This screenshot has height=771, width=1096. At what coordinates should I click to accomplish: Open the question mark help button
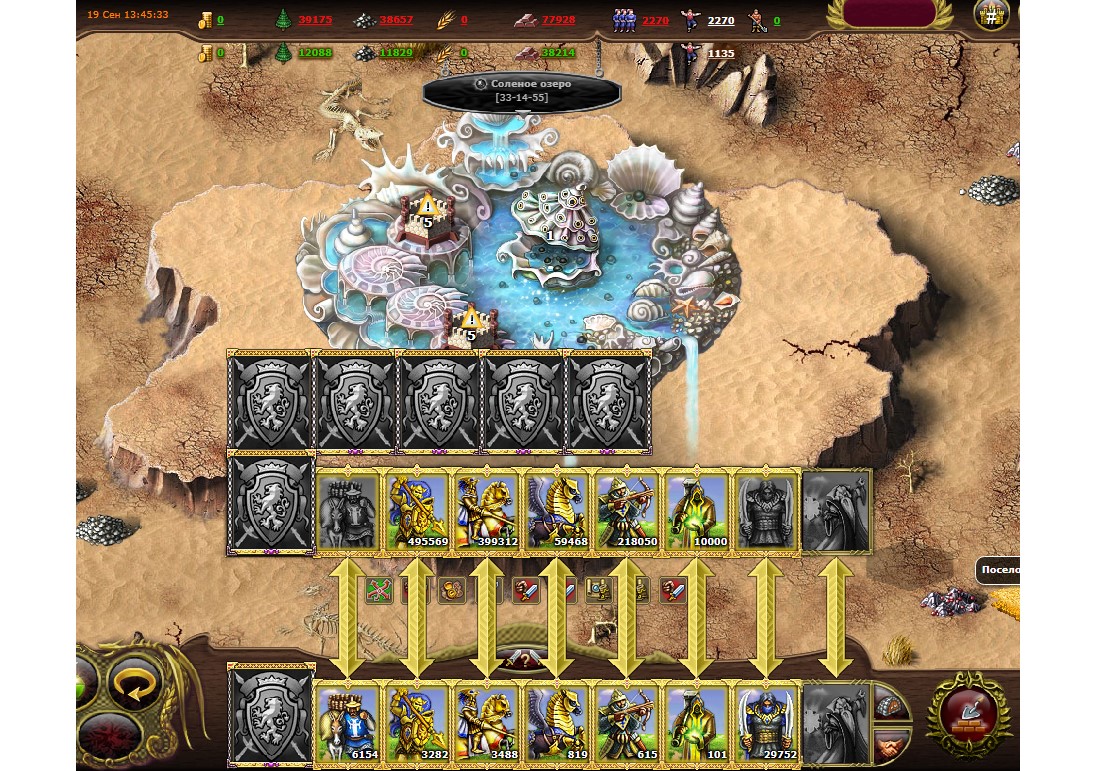tap(522, 661)
